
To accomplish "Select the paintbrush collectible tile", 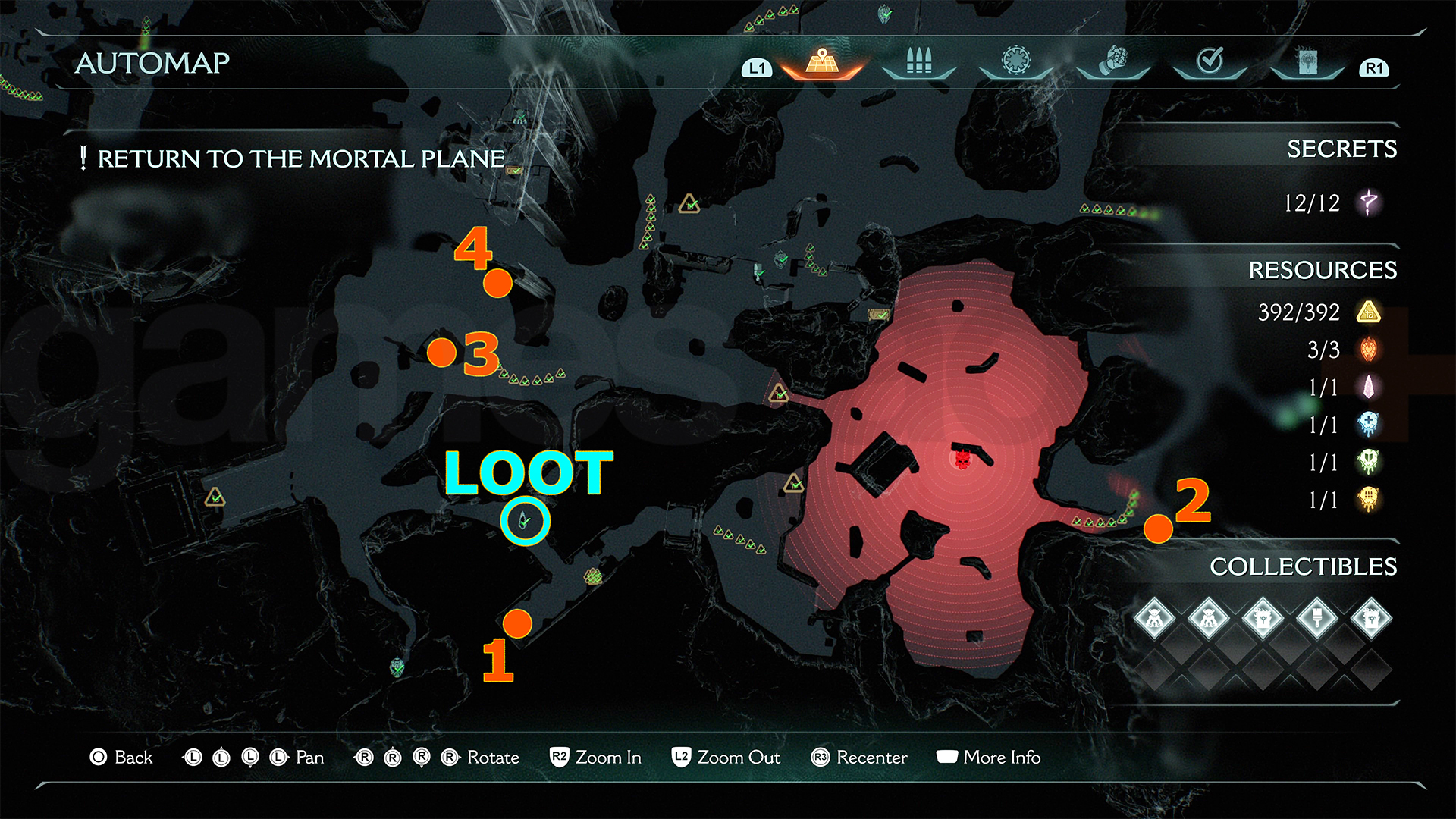I will point(1316,618).
